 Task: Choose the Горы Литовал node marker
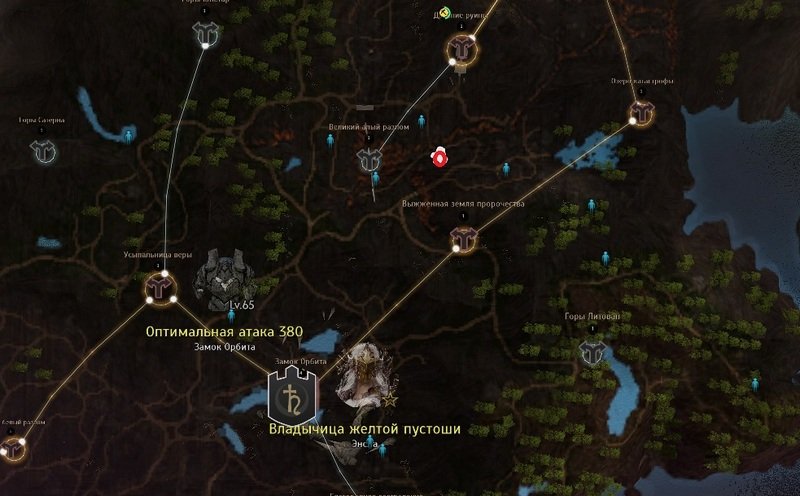coord(591,350)
